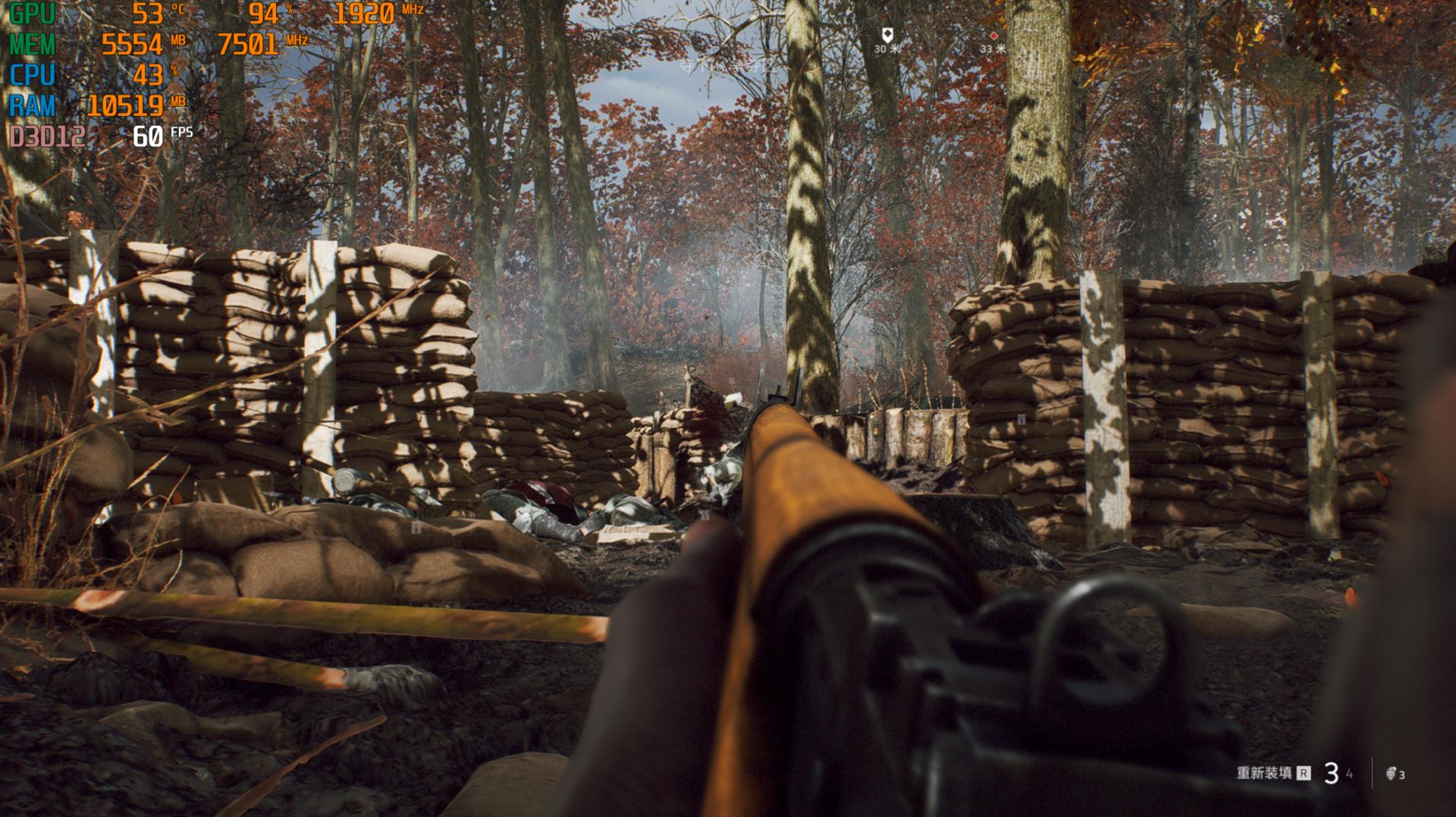Viewport: 1456px width, 817px height.
Task: Click the white shield objective marker
Action: point(886,34)
